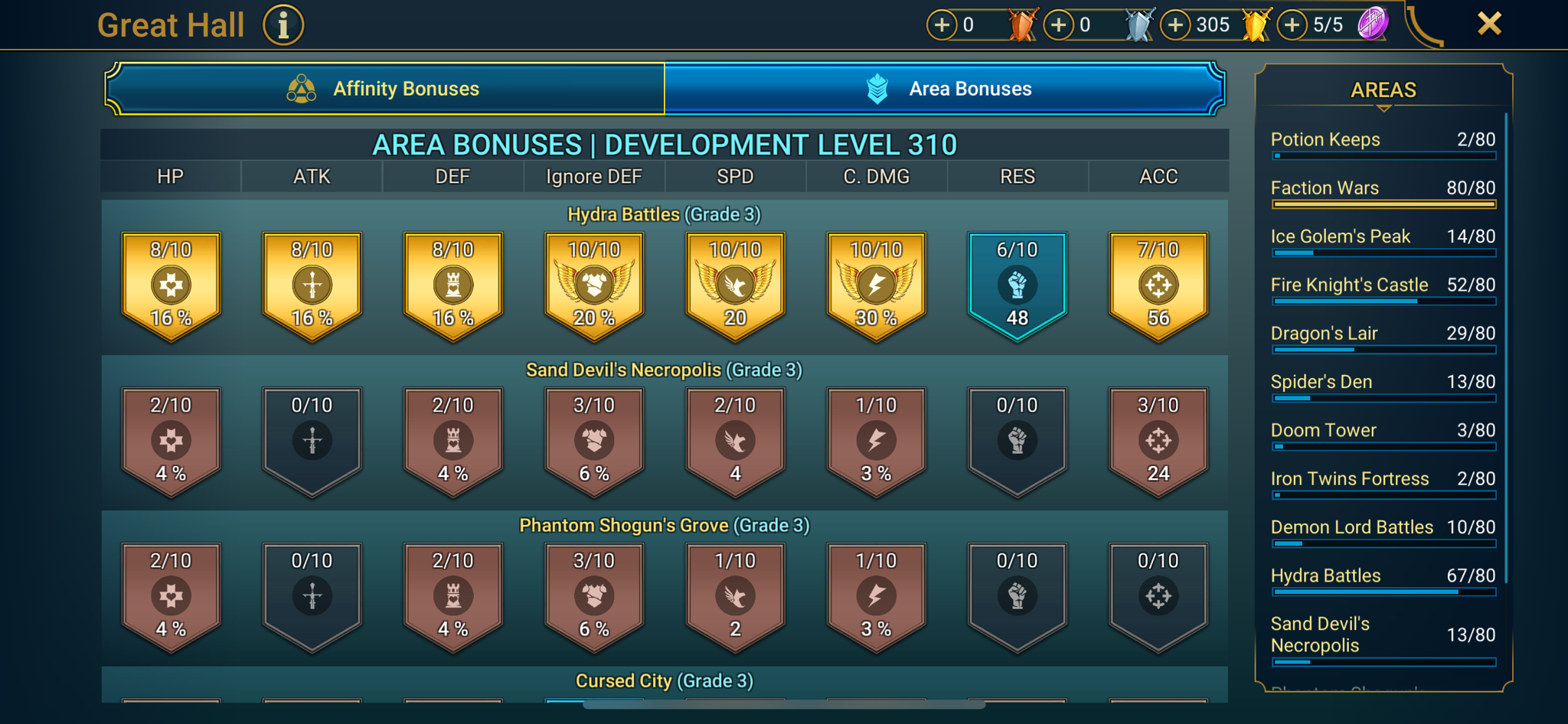Open the HP badge in Phantom Shogun's Grove
The height and width of the screenshot is (724, 1568).
170,595
